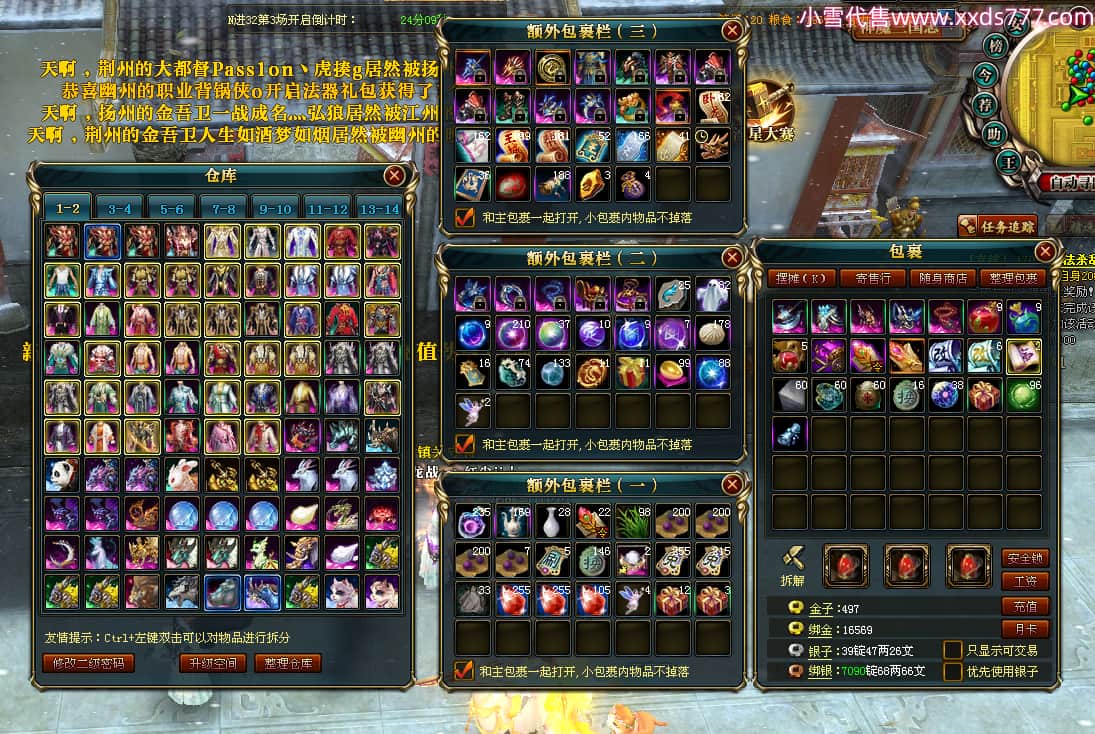Tidy the bag with 整理包裹
The width and height of the screenshot is (1095, 734).
tap(1014, 278)
